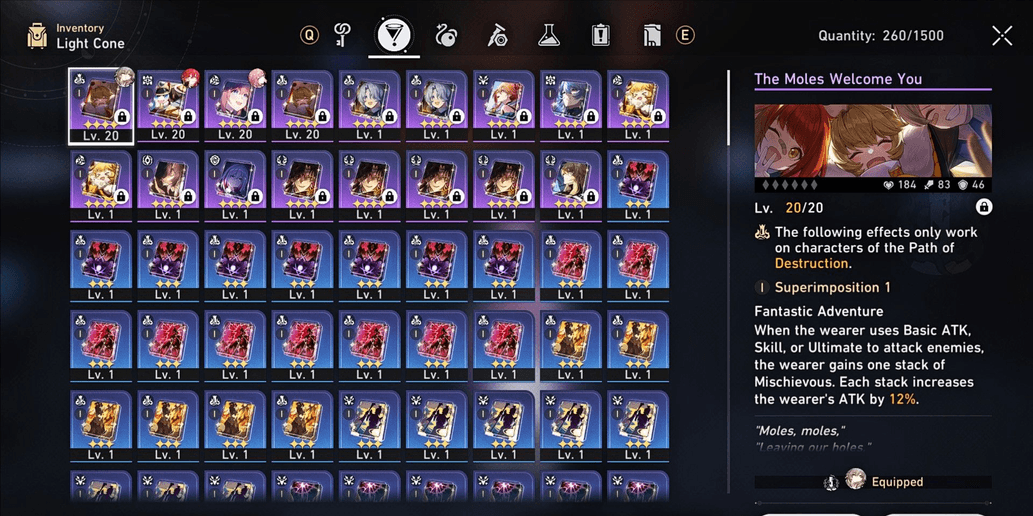Pick the Lv. 20 light cone with pink-haired badge
The width and height of the screenshot is (1033, 516).
[235, 106]
